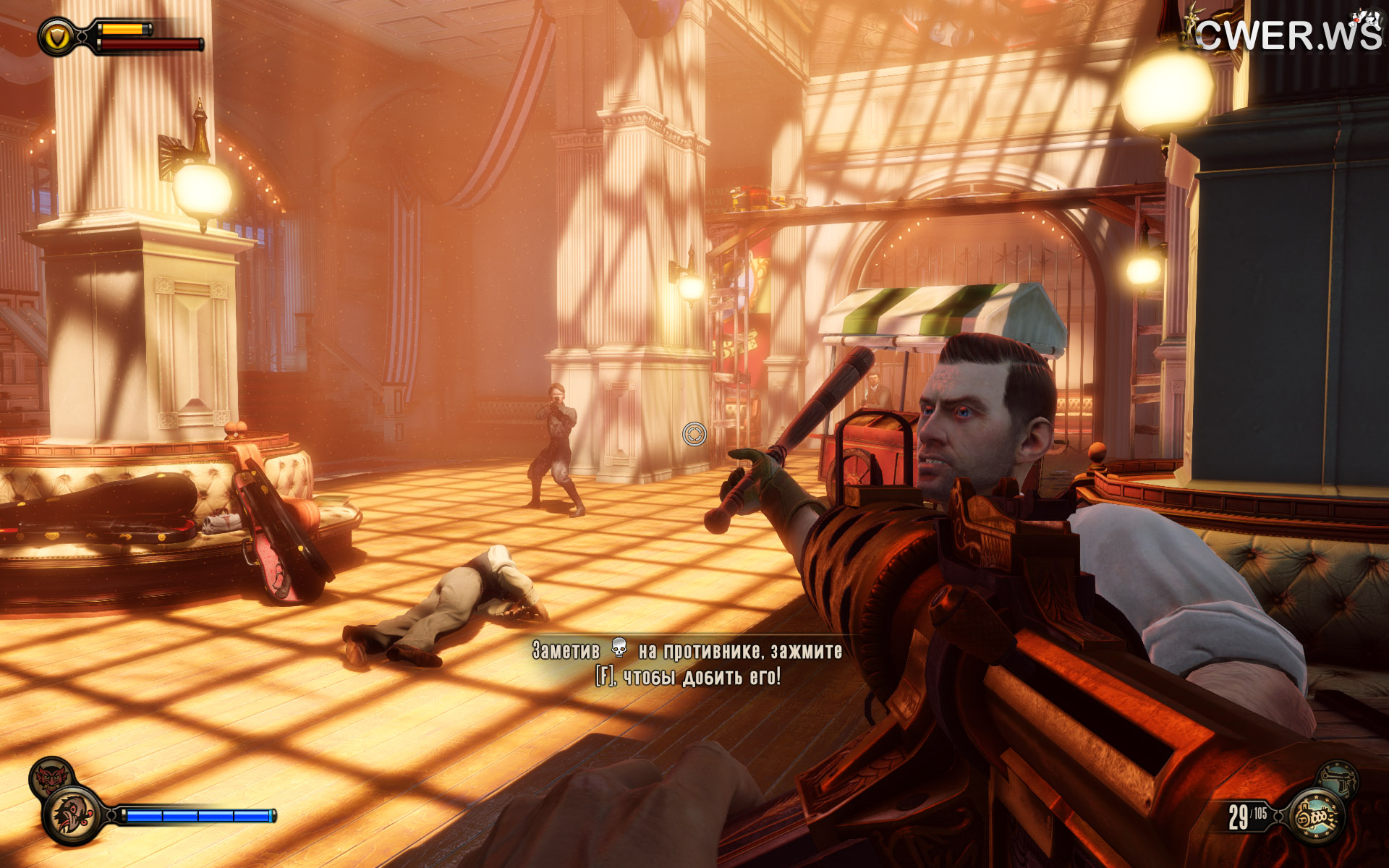Click the CWER.WS watermark logo
This screenshot has width=1389, height=868.
point(1288,34)
